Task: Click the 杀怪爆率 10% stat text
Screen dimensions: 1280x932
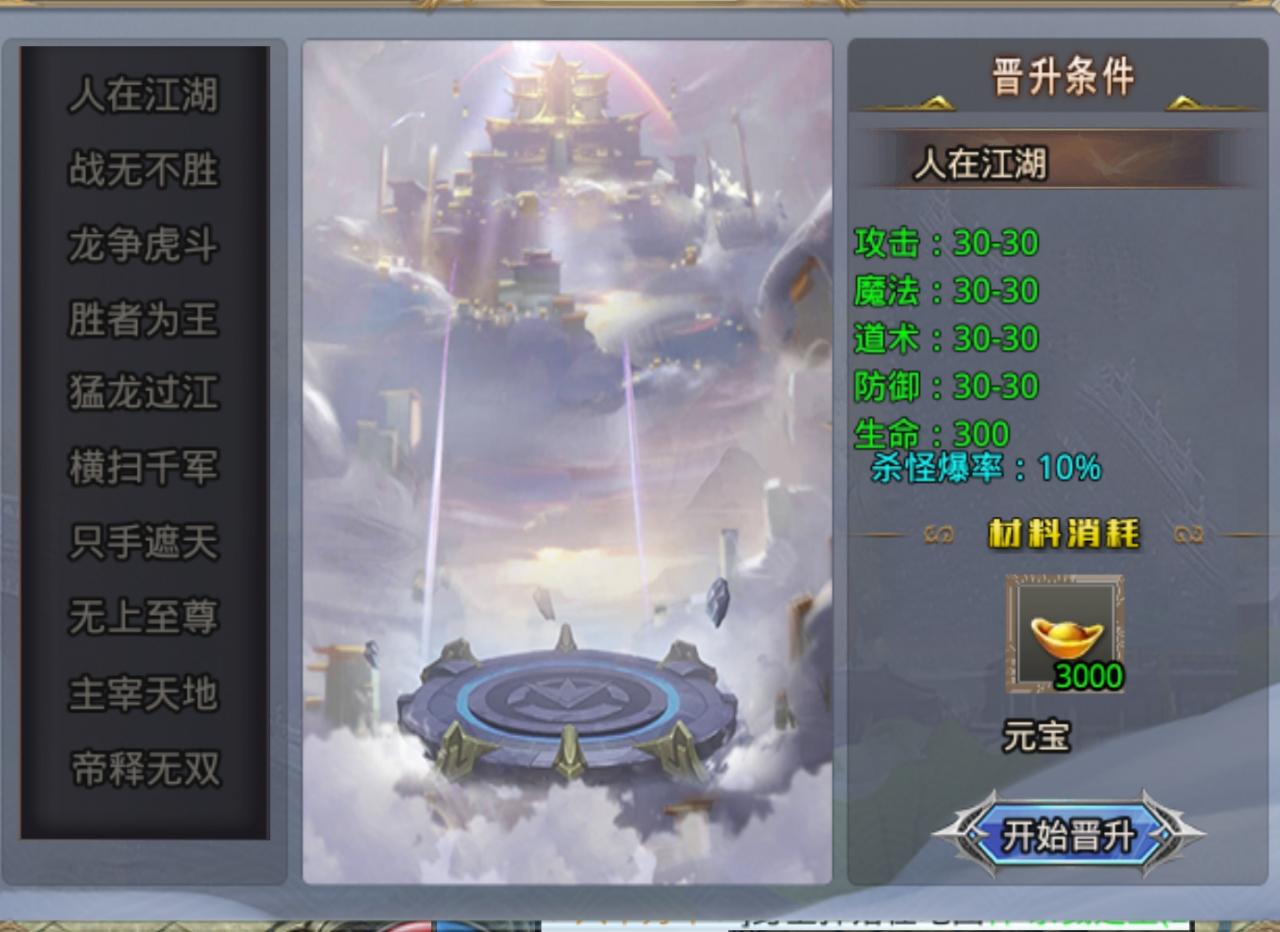Action: coord(985,465)
